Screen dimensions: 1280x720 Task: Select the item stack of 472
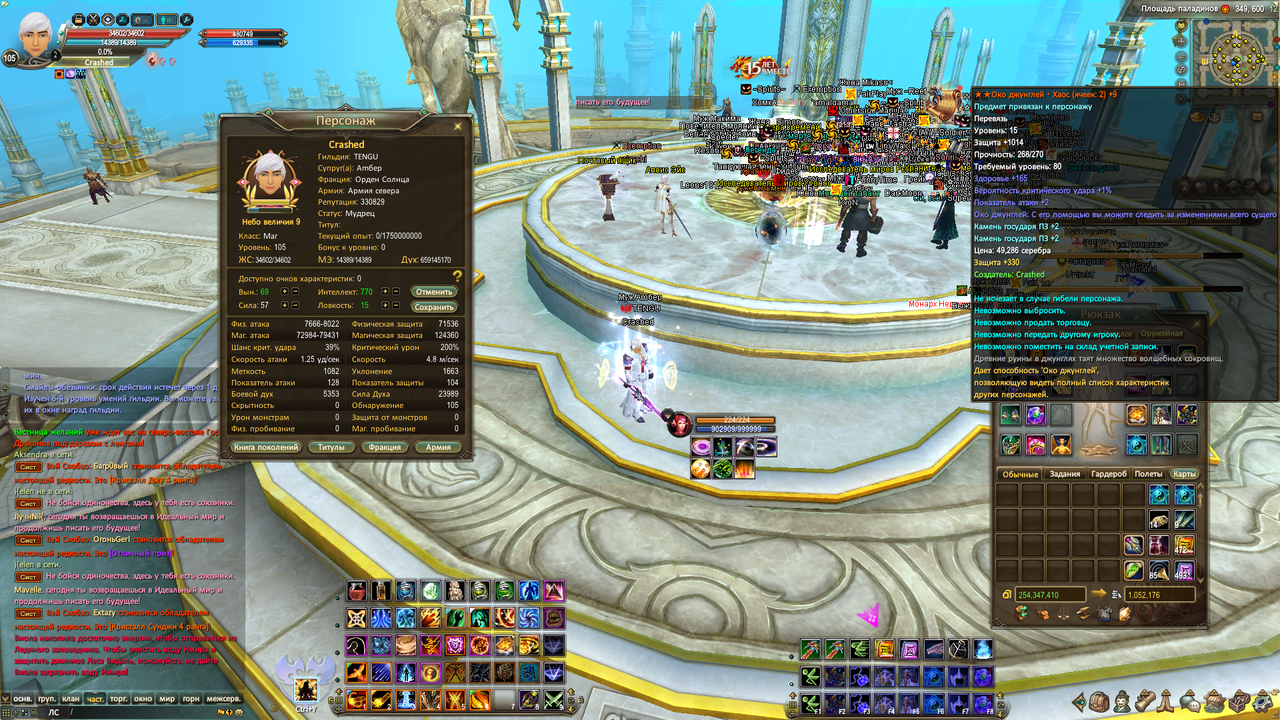click(1184, 545)
